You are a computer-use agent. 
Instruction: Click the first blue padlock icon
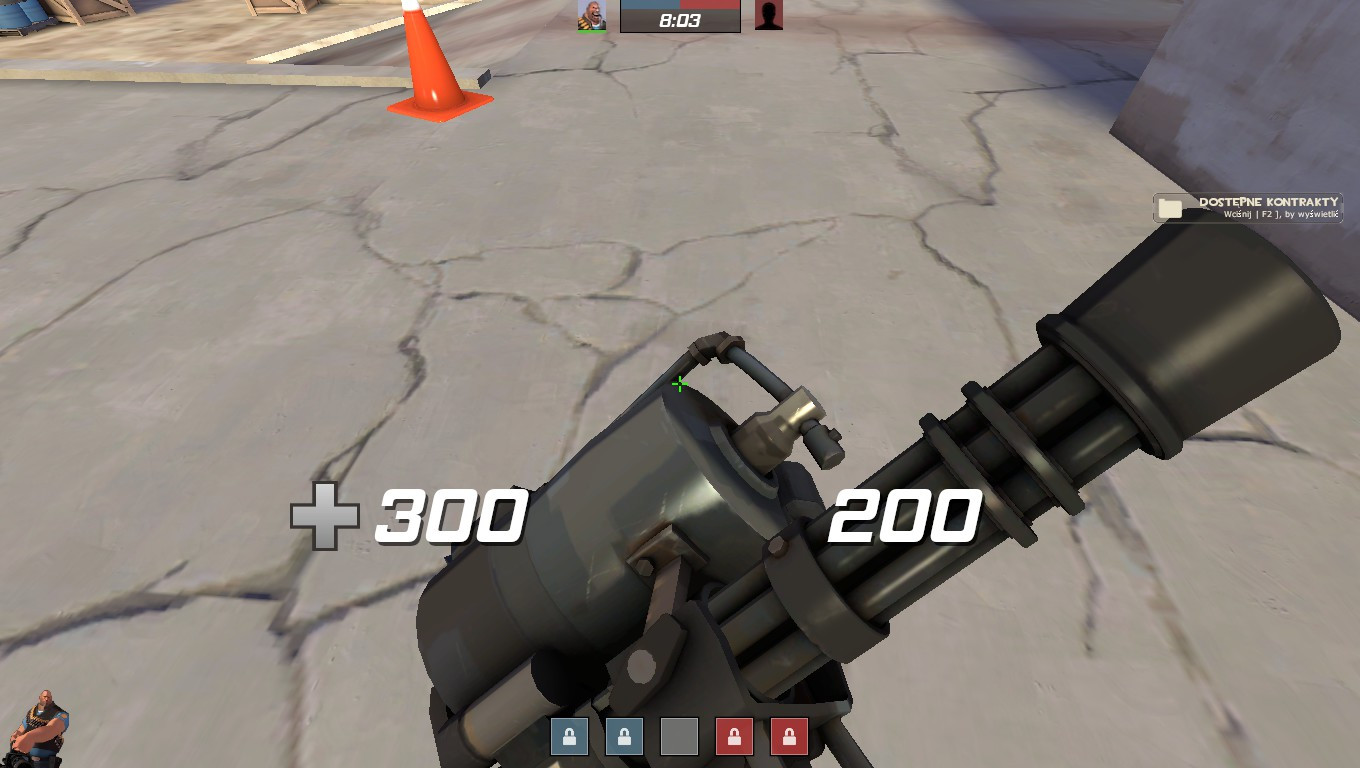point(569,737)
